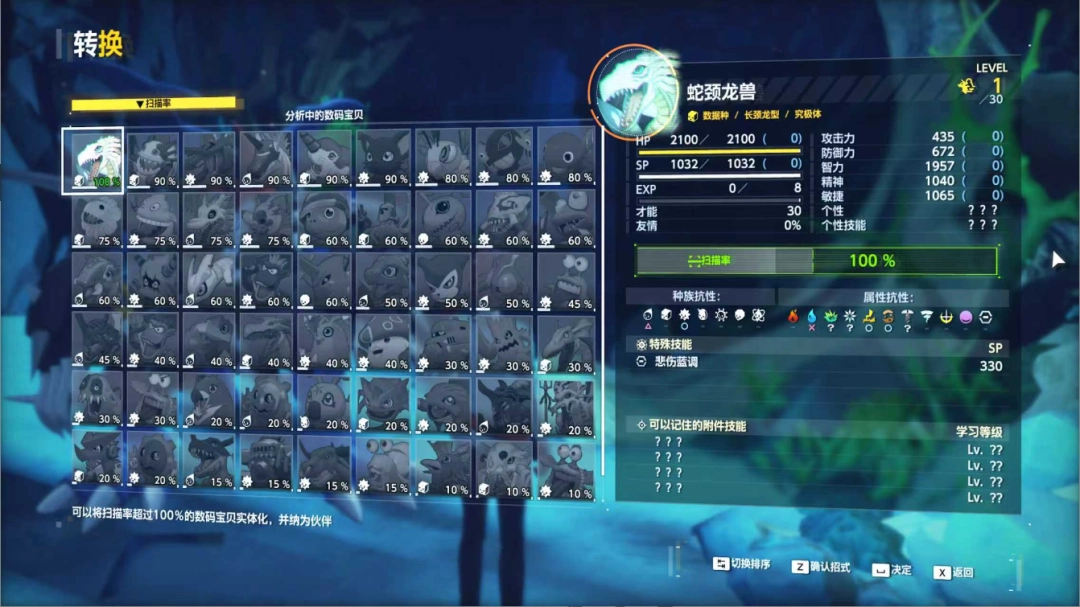The width and height of the screenshot is (1080, 607).
Task: Click the Digimon grid's vertical scrollbar
Action: pos(601,300)
